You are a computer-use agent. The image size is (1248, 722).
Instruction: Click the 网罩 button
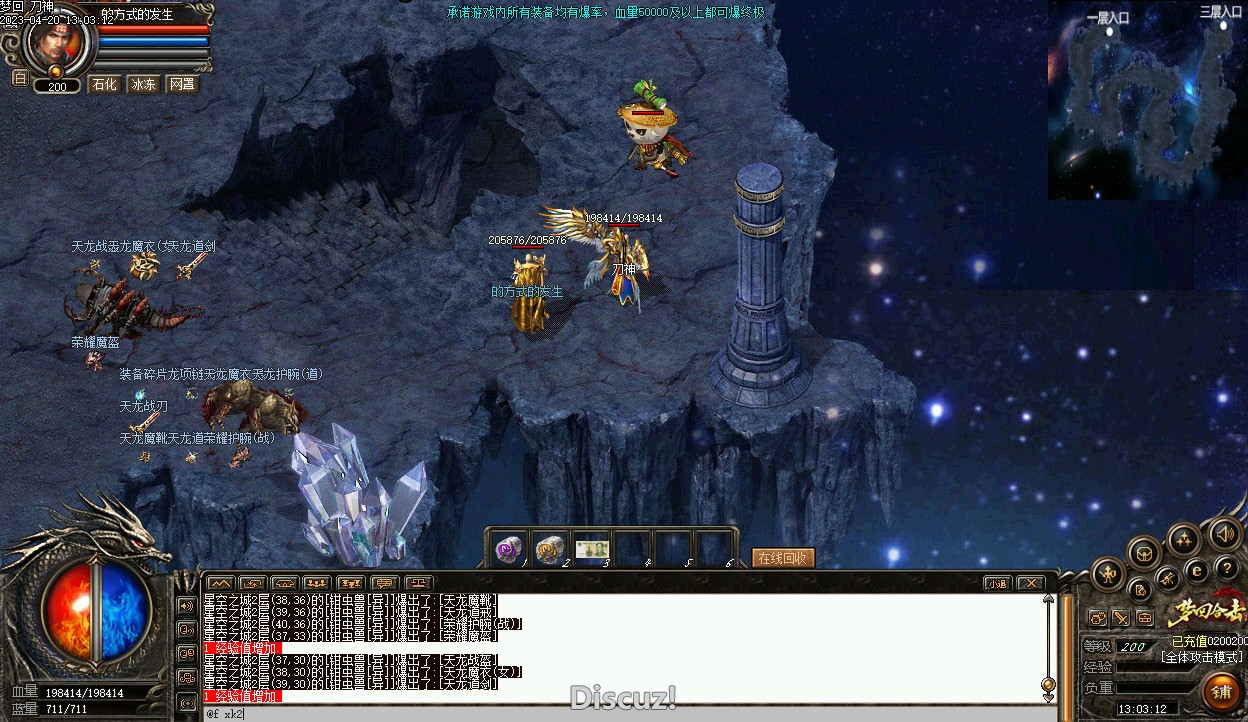pos(182,85)
